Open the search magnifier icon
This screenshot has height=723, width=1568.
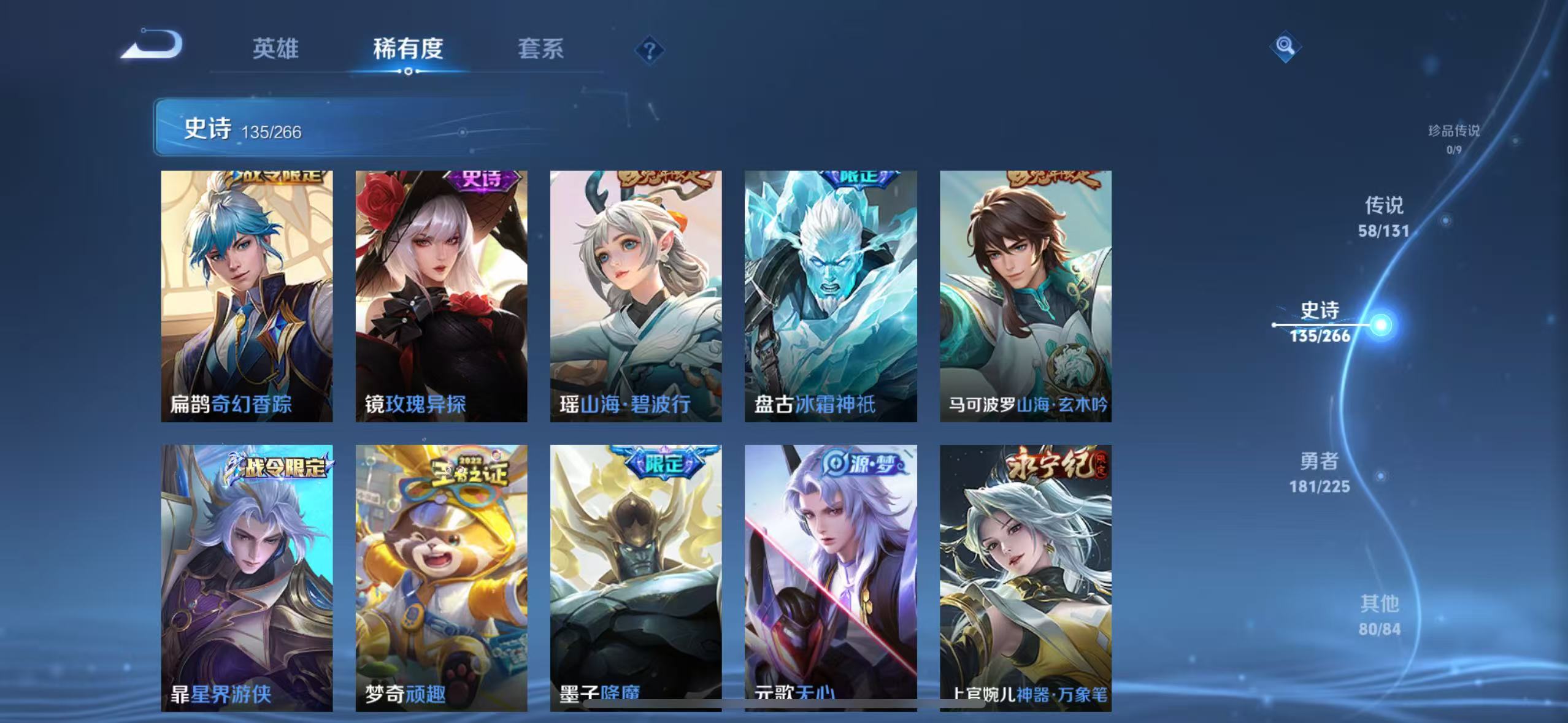pos(1285,45)
